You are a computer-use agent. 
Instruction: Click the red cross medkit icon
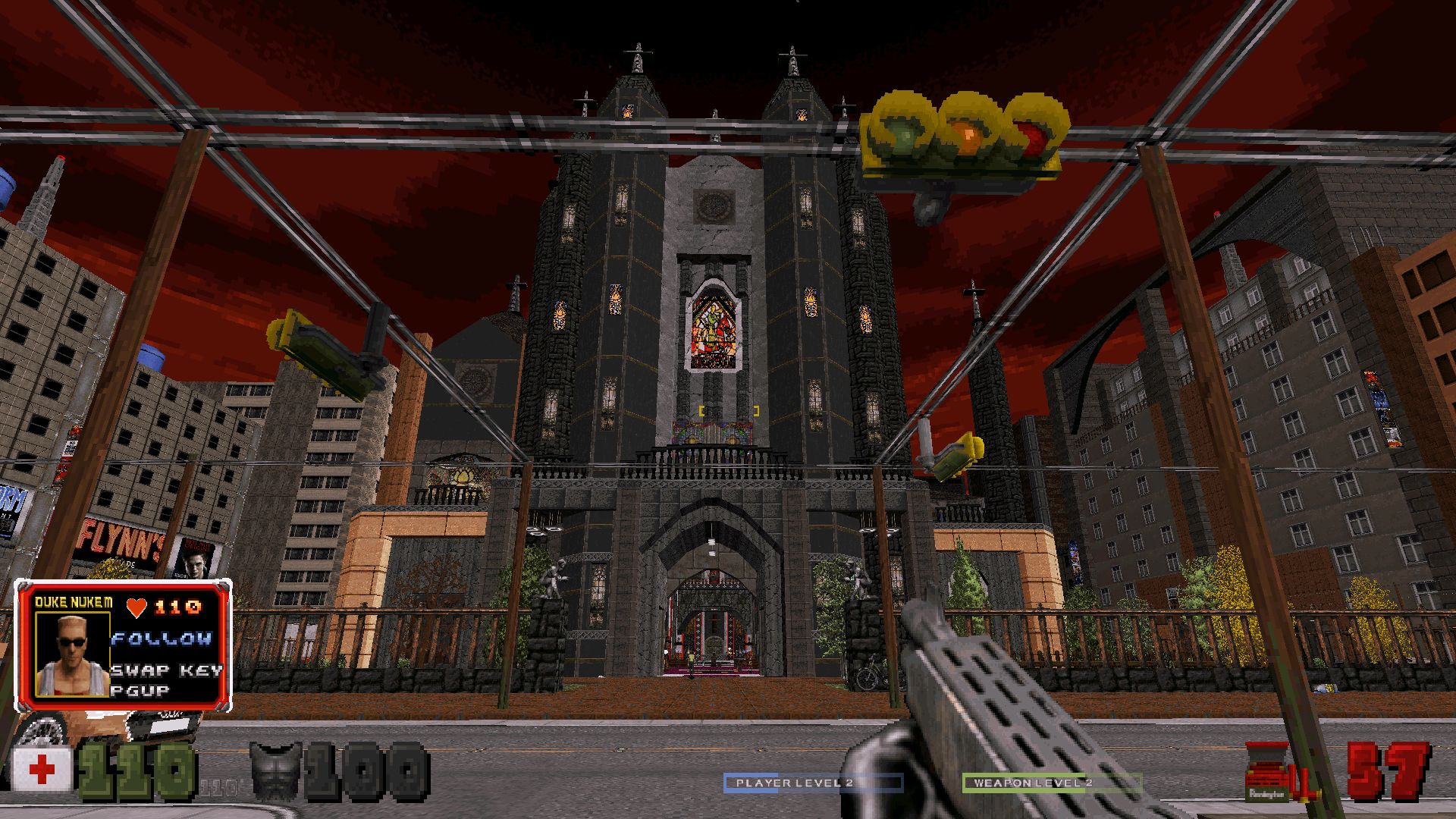pyautogui.click(x=42, y=771)
